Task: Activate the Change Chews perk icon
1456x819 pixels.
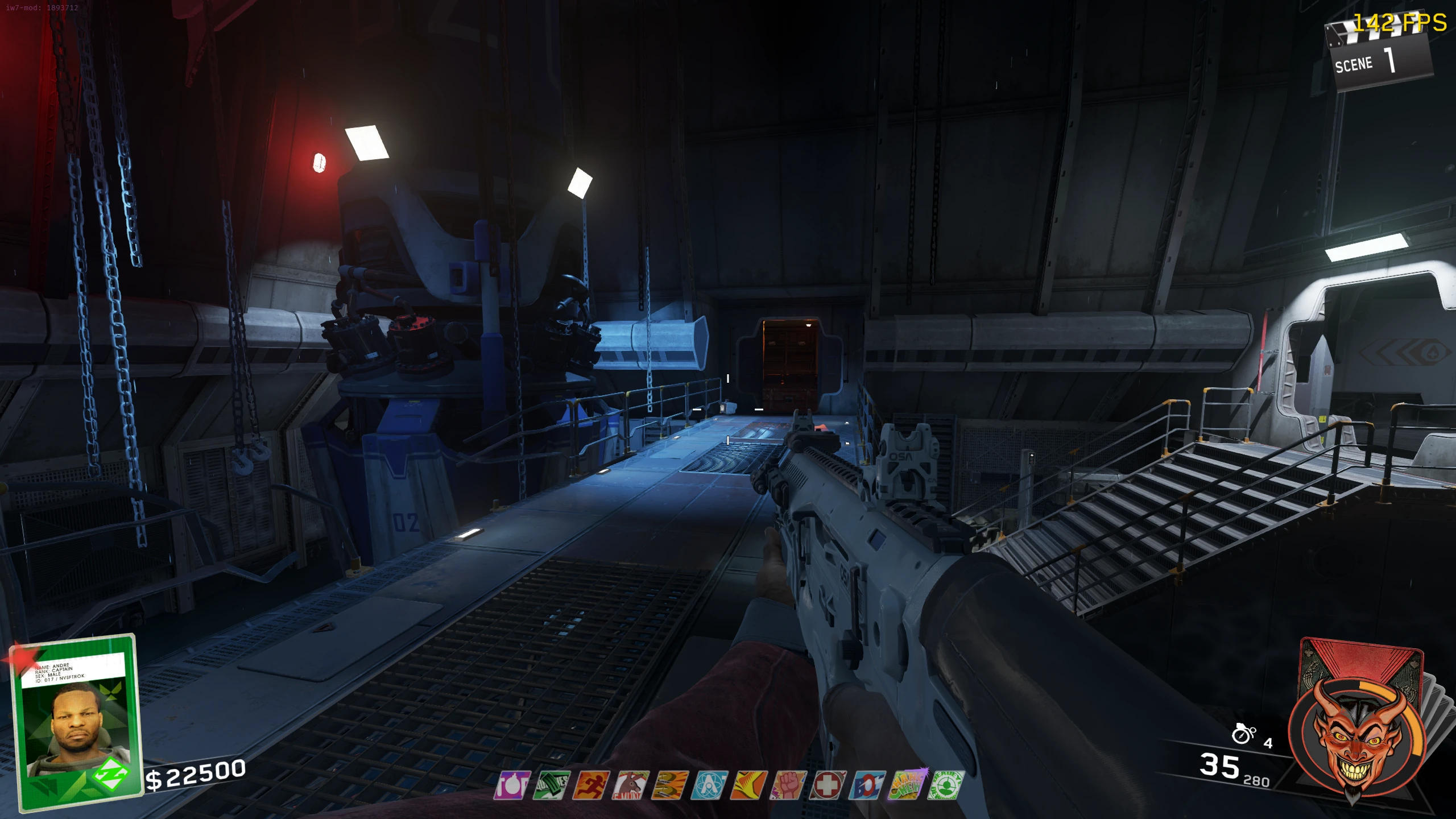Action: (907, 785)
